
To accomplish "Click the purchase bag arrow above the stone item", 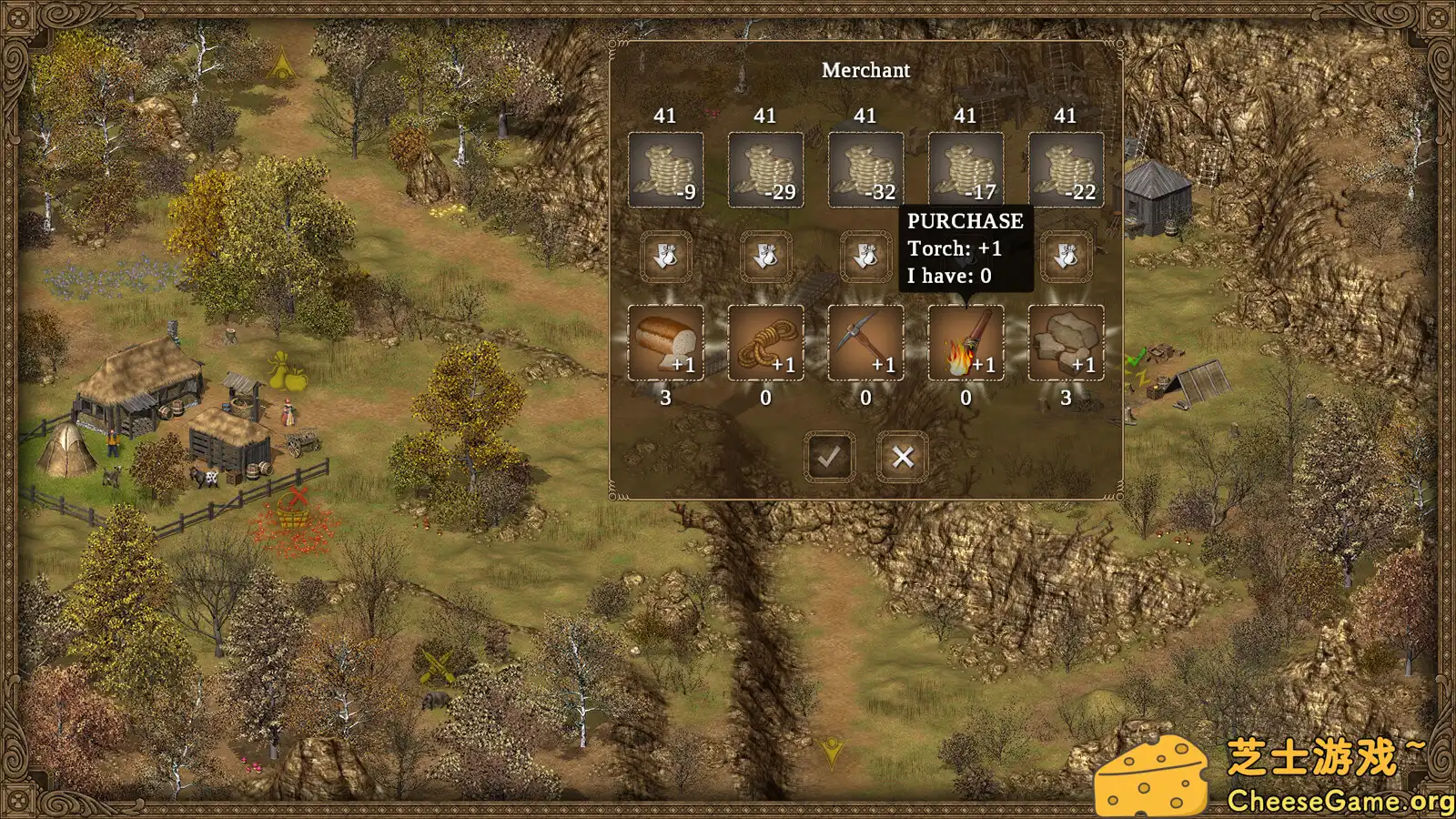I will [1066, 256].
